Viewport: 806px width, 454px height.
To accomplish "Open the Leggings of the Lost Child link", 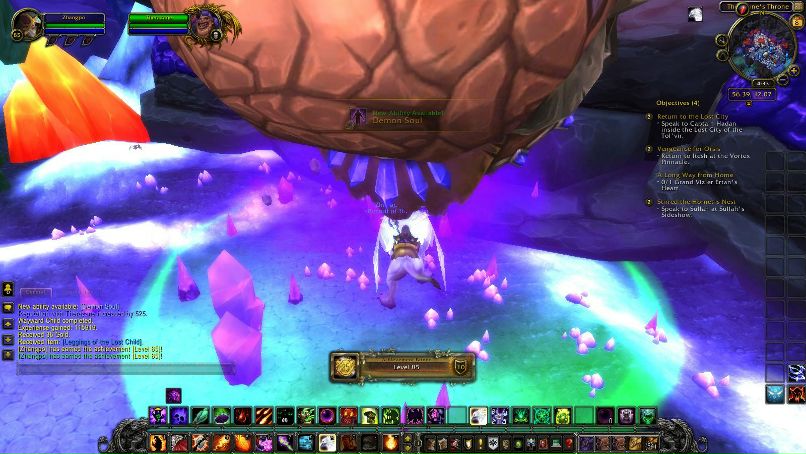I will 104,342.
